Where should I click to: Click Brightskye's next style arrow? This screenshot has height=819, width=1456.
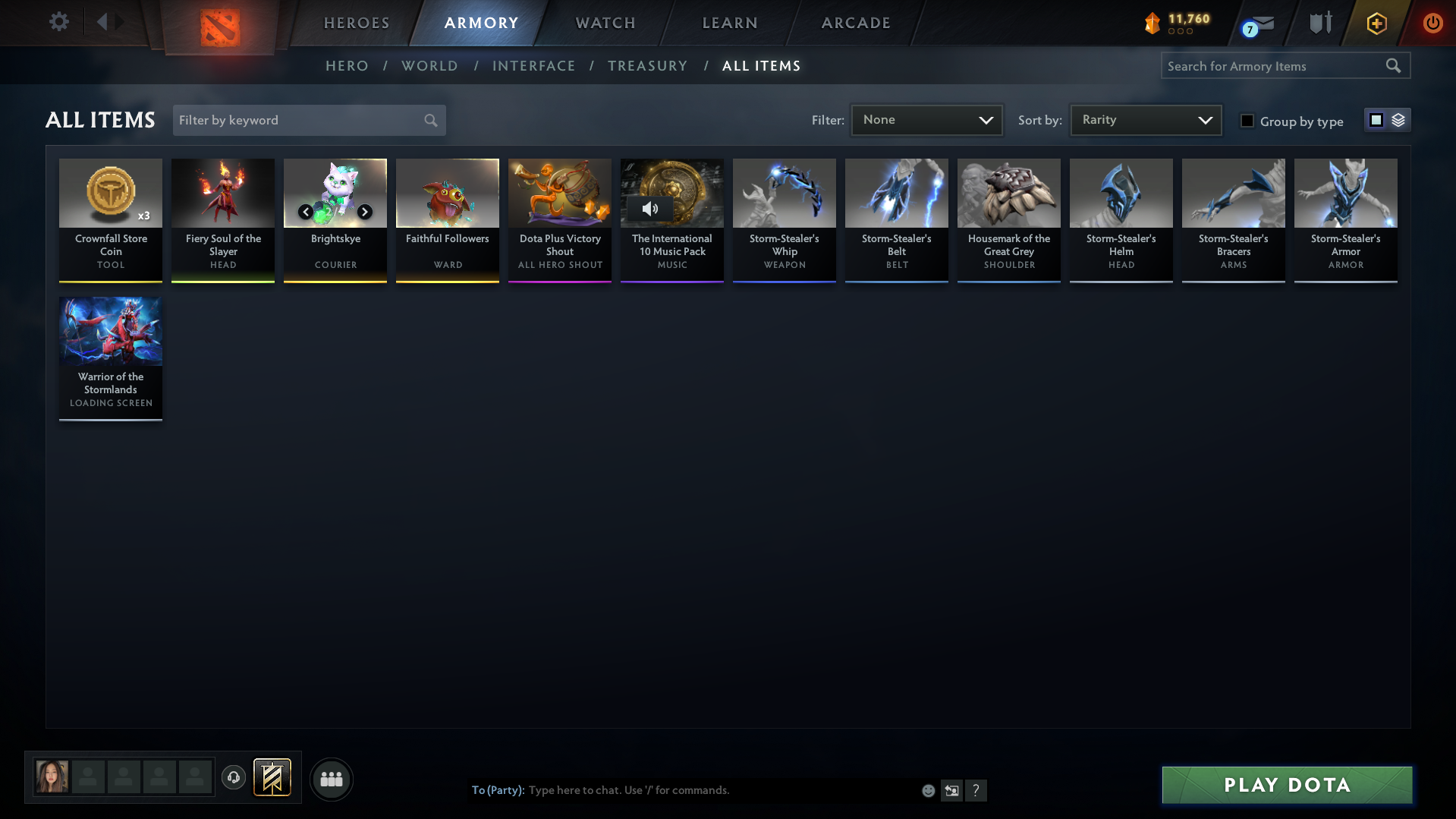(x=364, y=212)
